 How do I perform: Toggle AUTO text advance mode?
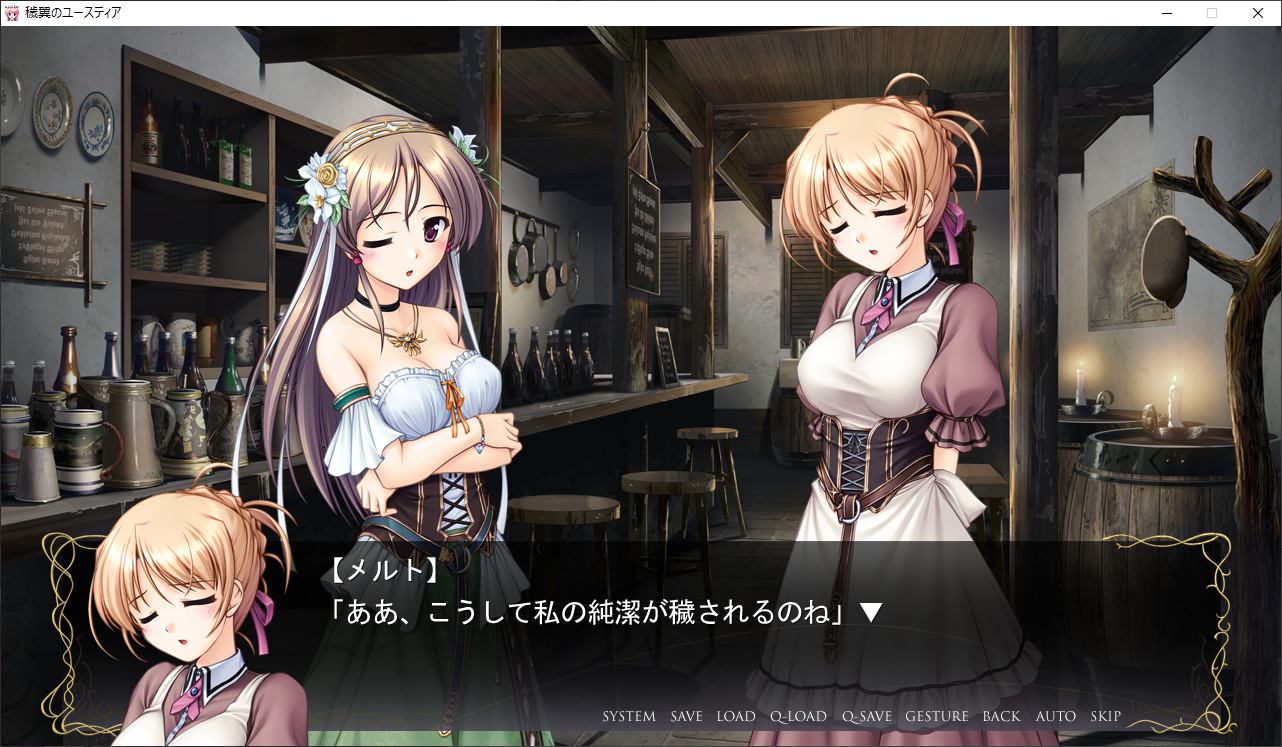tap(1056, 716)
